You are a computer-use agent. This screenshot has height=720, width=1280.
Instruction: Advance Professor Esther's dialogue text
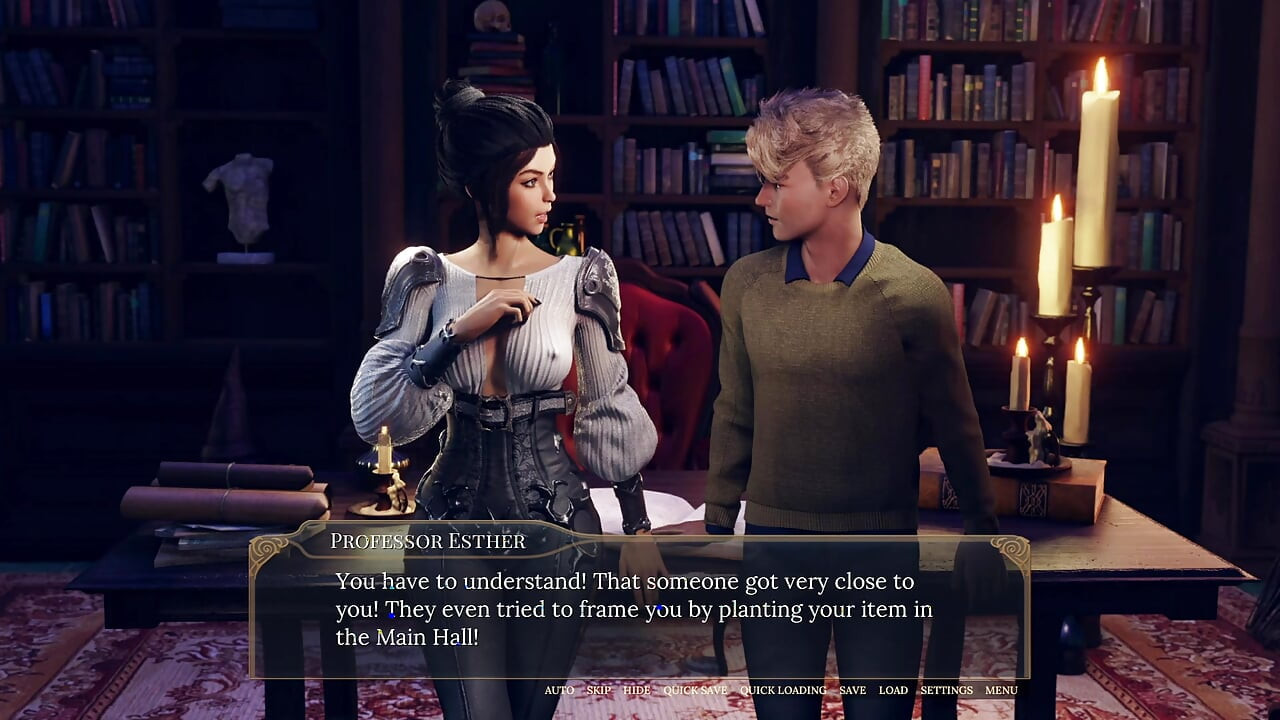(638, 608)
